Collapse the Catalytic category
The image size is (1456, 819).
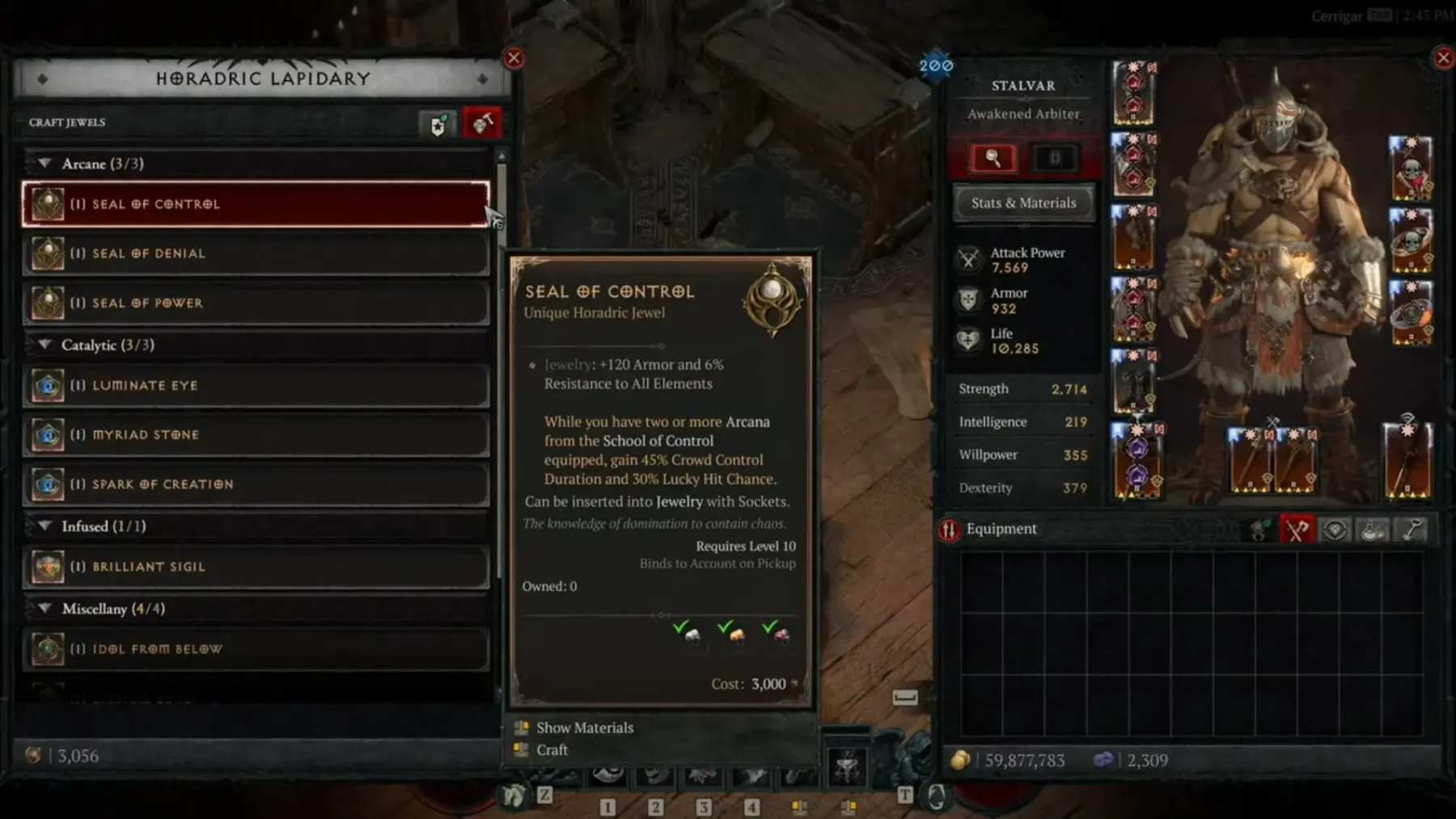click(45, 345)
